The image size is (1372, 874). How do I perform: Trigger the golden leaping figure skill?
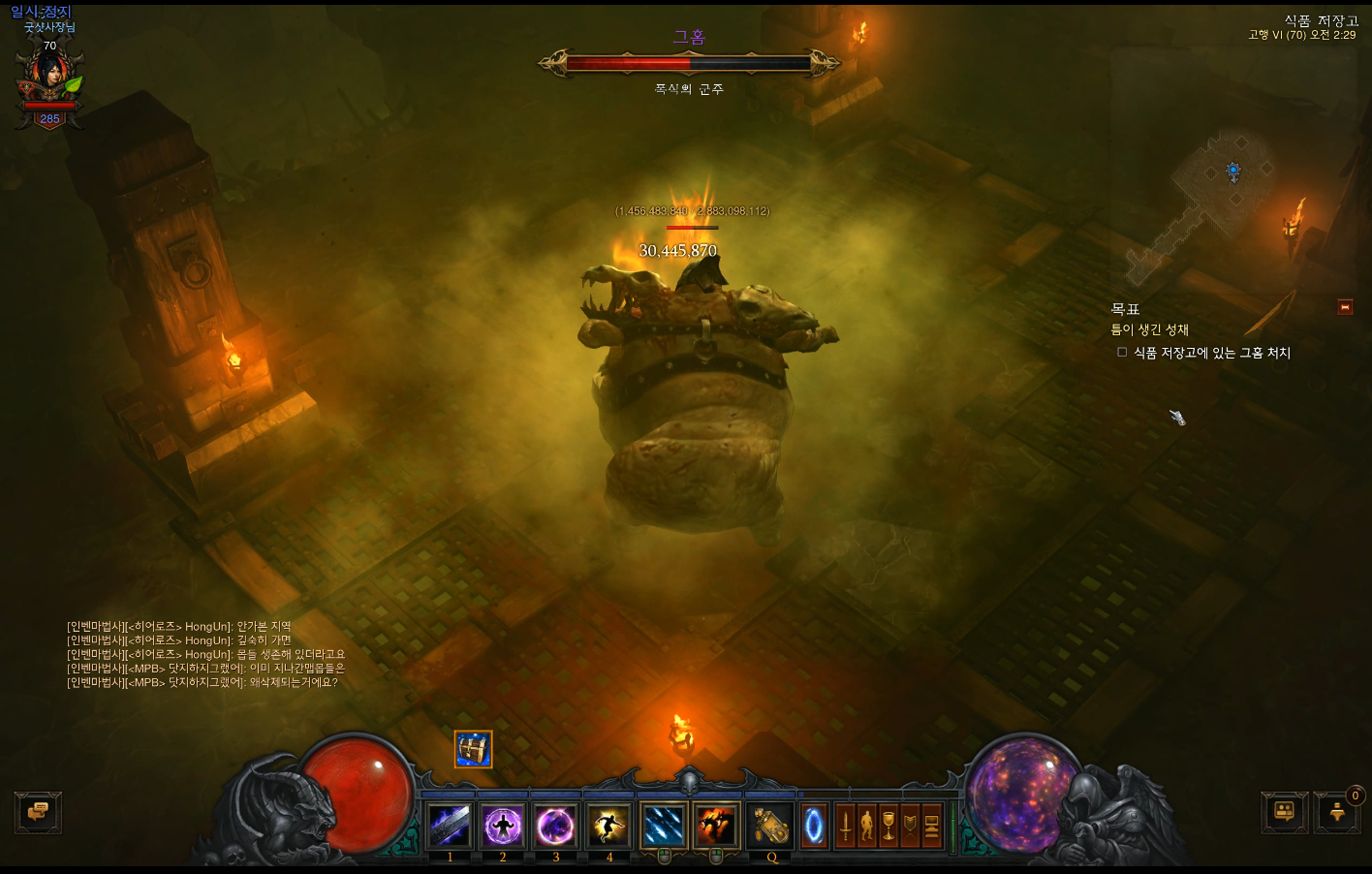pos(609,827)
